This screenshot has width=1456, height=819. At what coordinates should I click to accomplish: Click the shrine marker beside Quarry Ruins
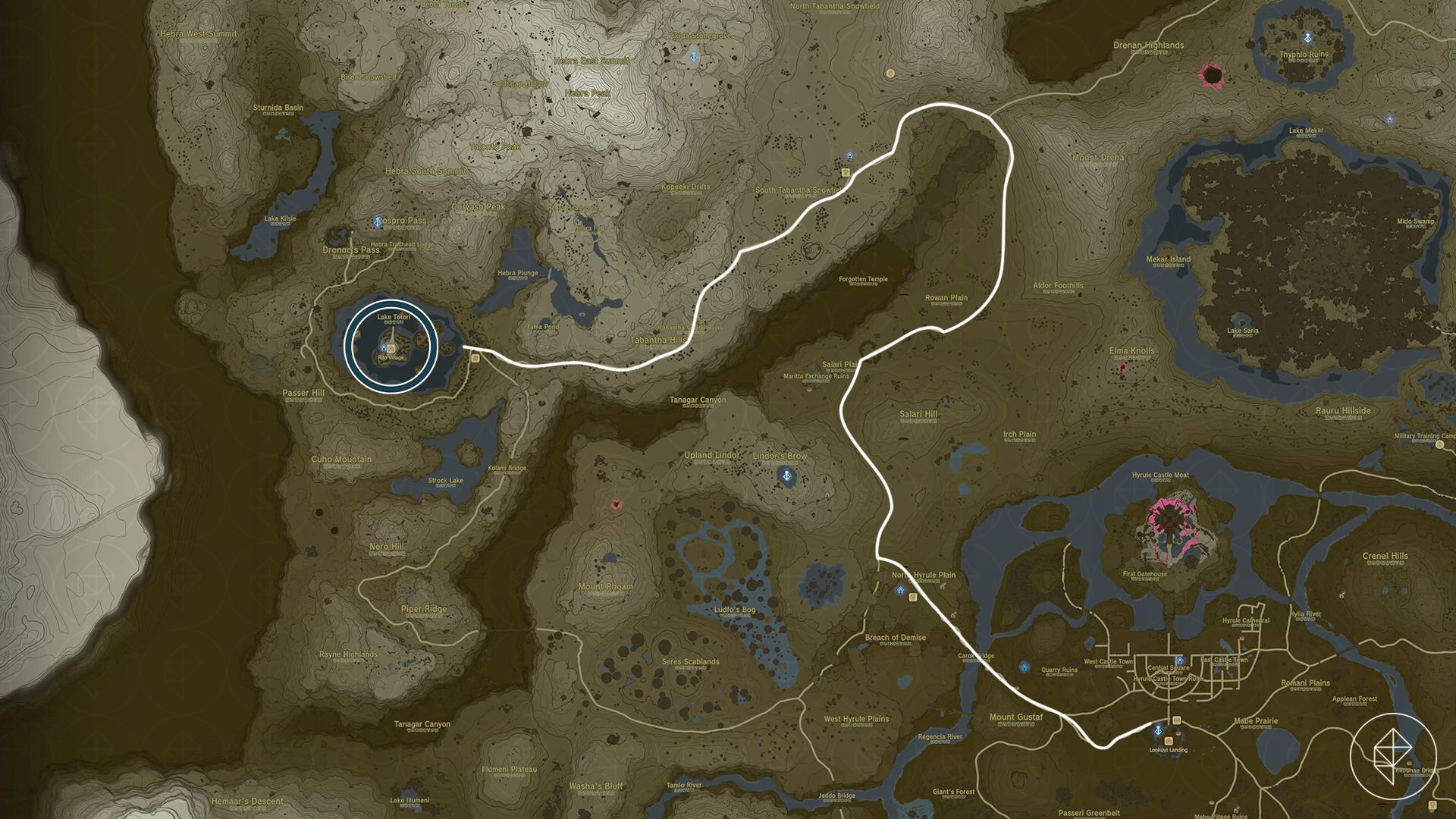tap(1024, 667)
